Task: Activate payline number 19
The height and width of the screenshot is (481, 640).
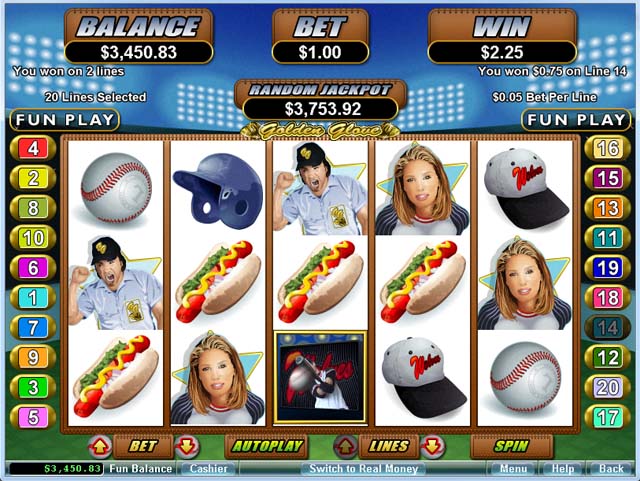Action: 607,268
